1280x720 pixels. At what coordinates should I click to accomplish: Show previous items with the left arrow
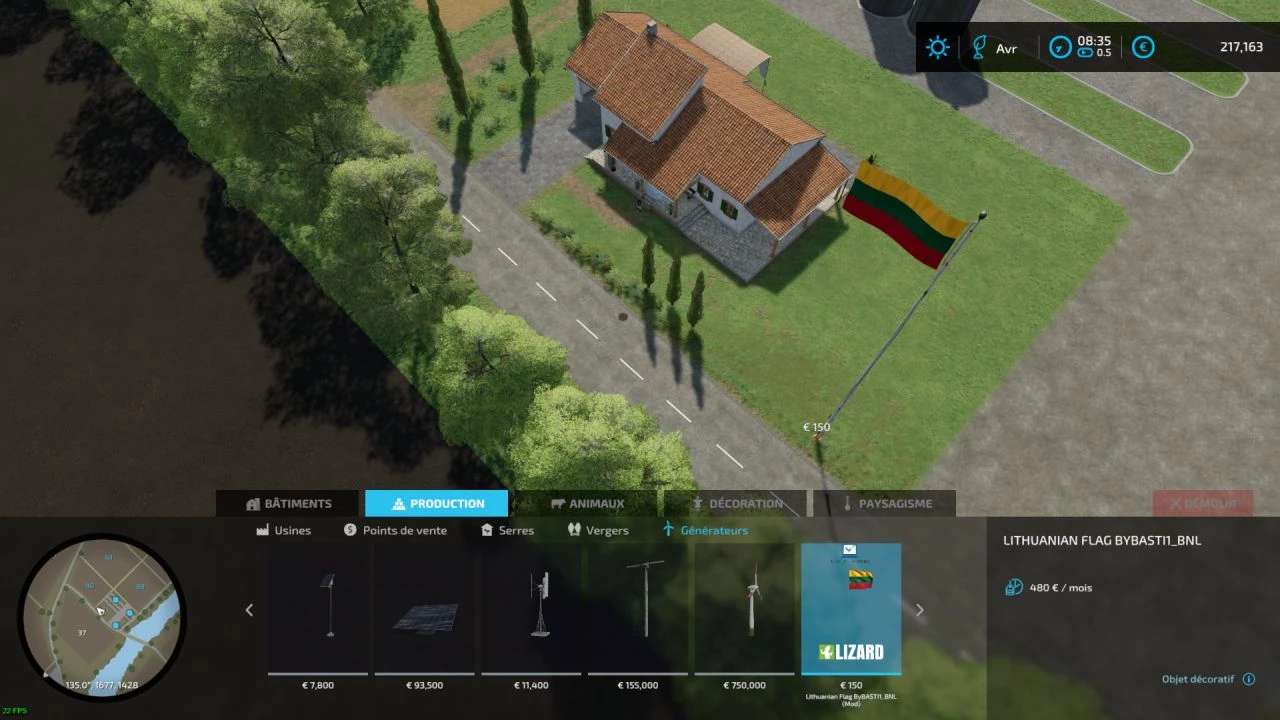click(249, 610)
